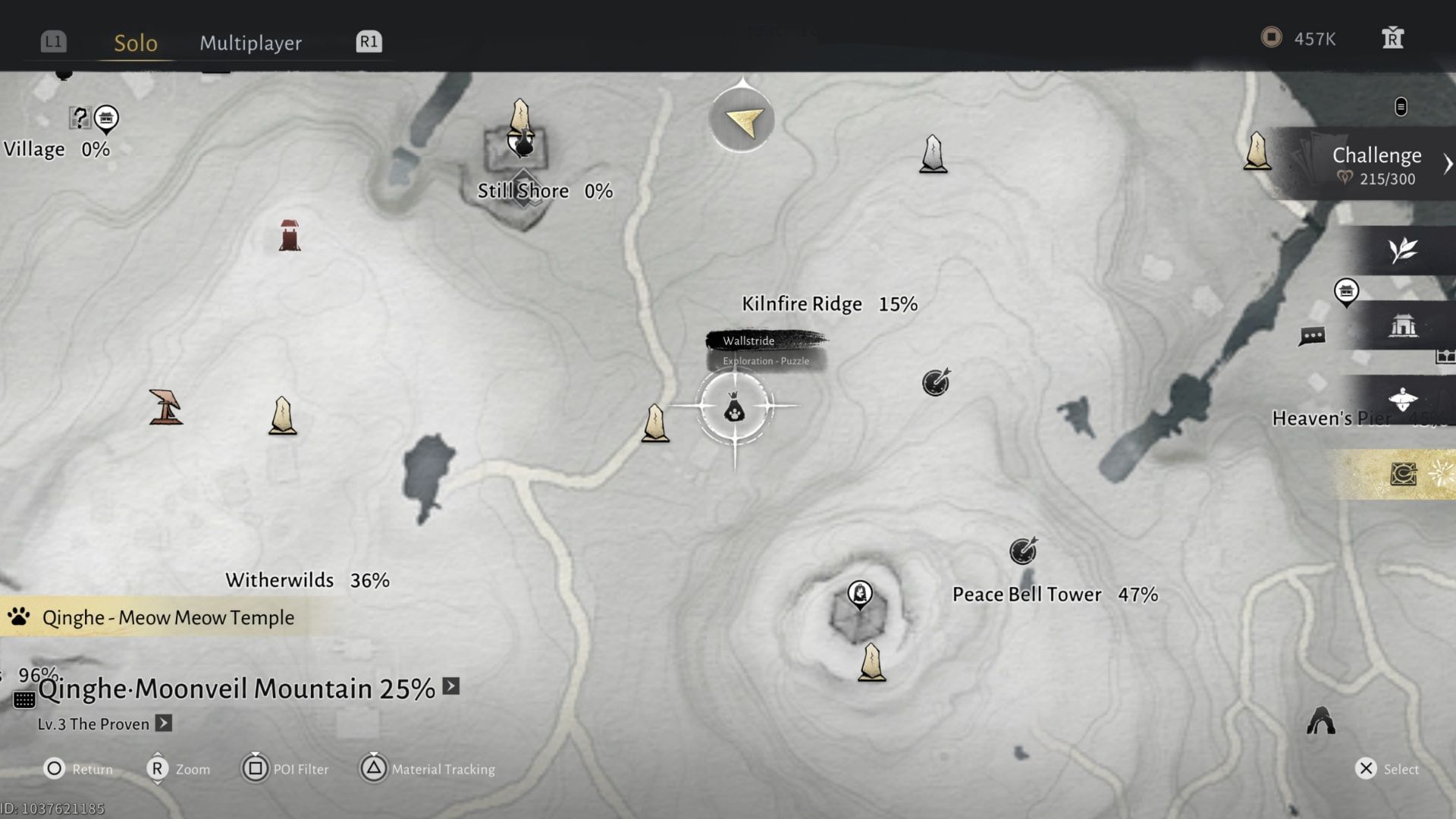Toggle Material Tracking on
This screenshot has height=819, width=1456.
click(427, 769)
